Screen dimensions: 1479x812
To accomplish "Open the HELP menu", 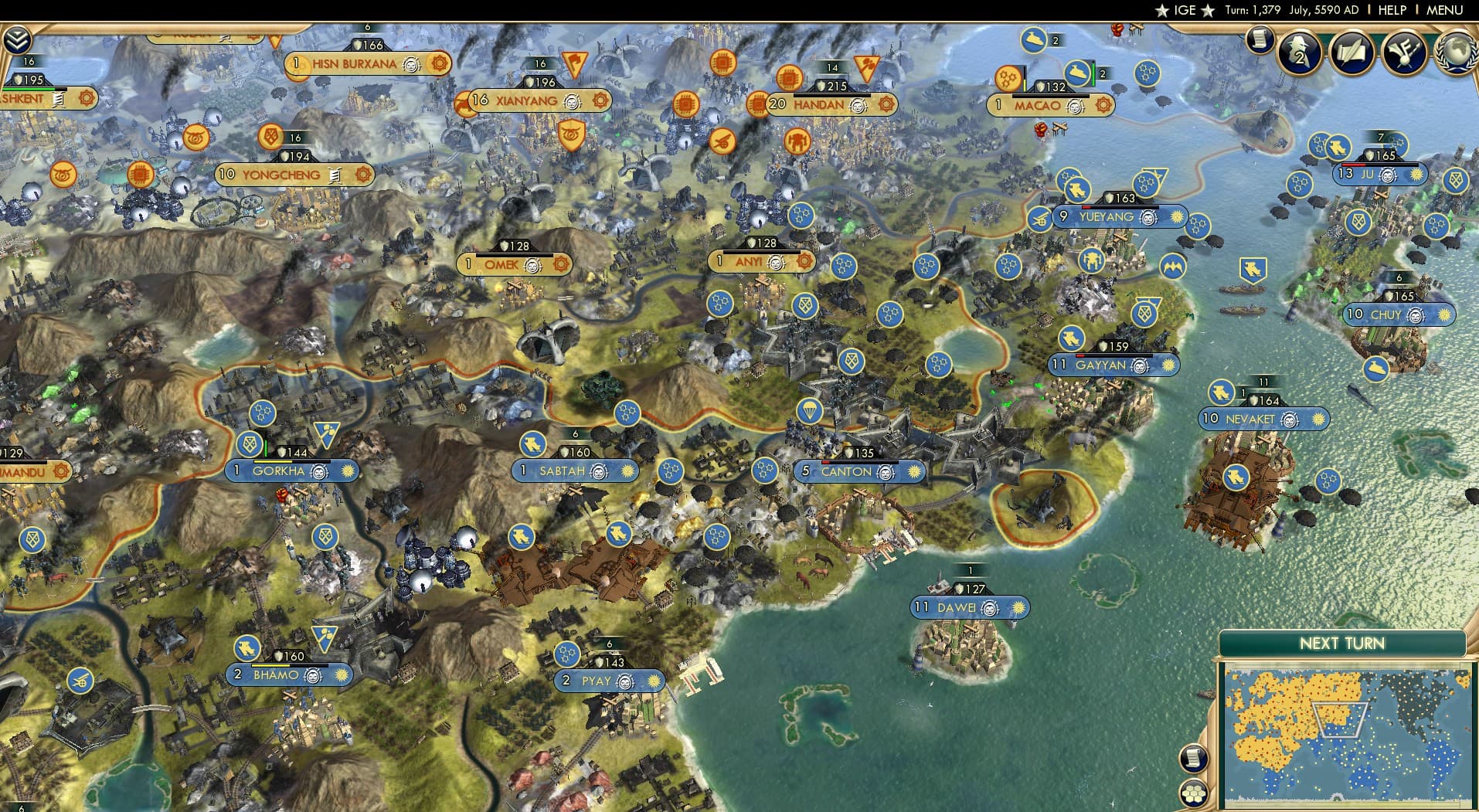I will (x=1391, y=11).
